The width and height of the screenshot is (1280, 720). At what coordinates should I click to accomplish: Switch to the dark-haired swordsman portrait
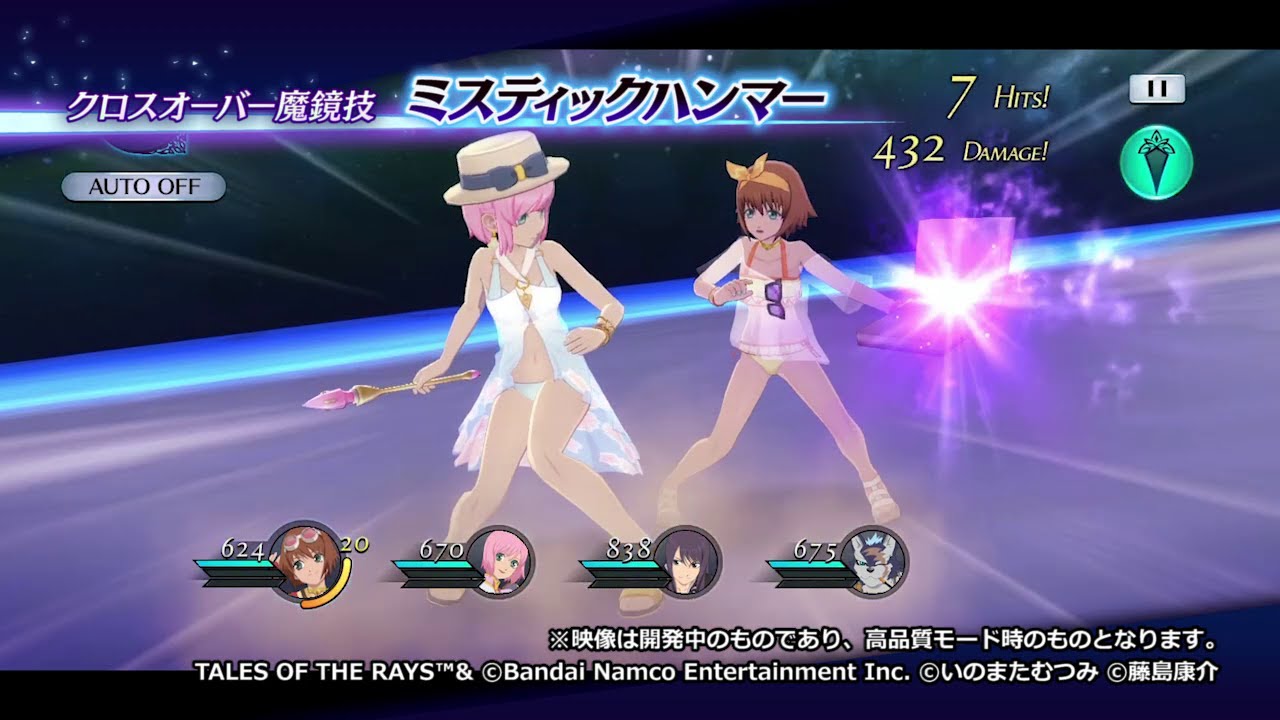687,562
